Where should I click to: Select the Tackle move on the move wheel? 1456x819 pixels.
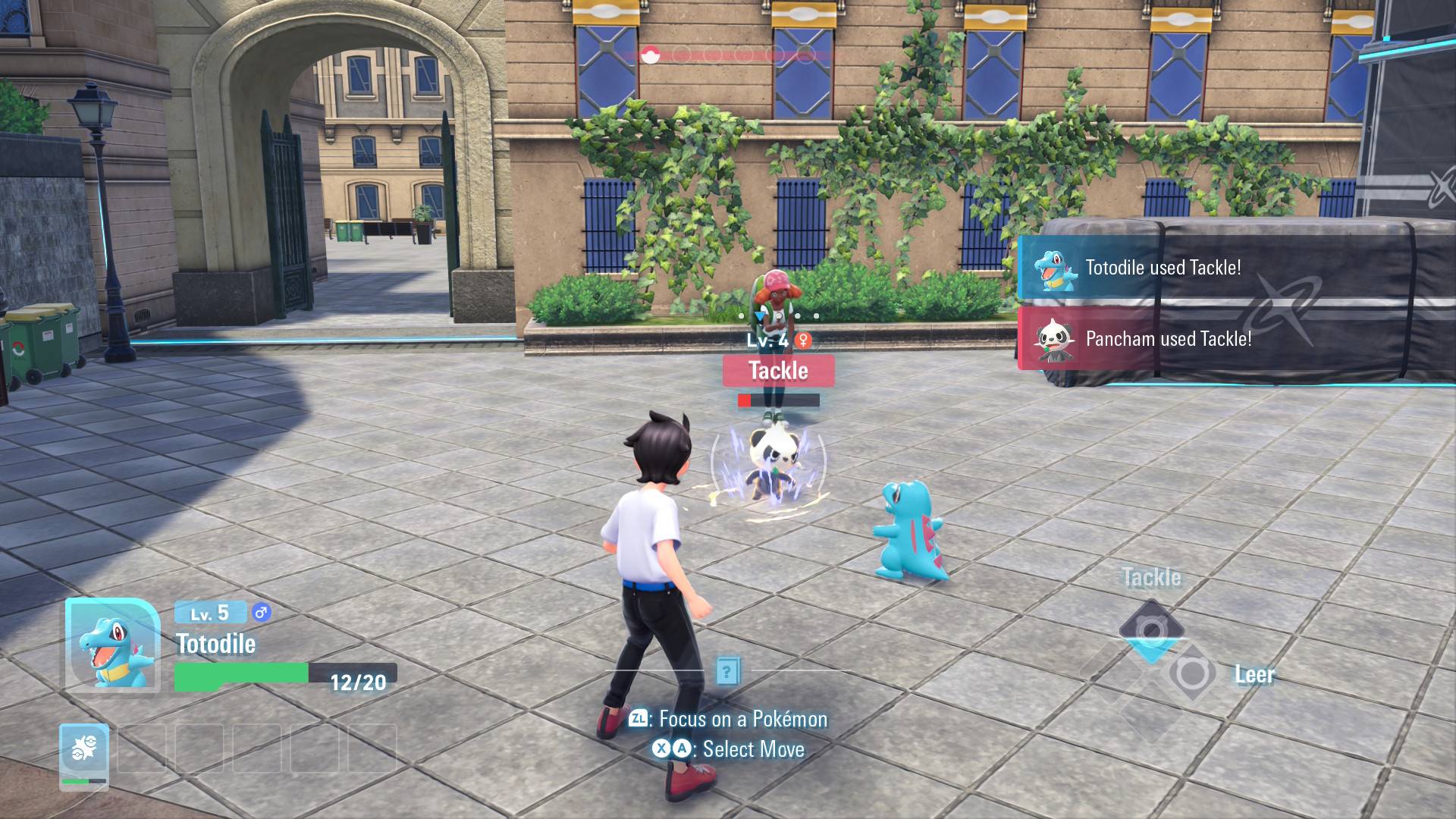[x=1151, y=626]
